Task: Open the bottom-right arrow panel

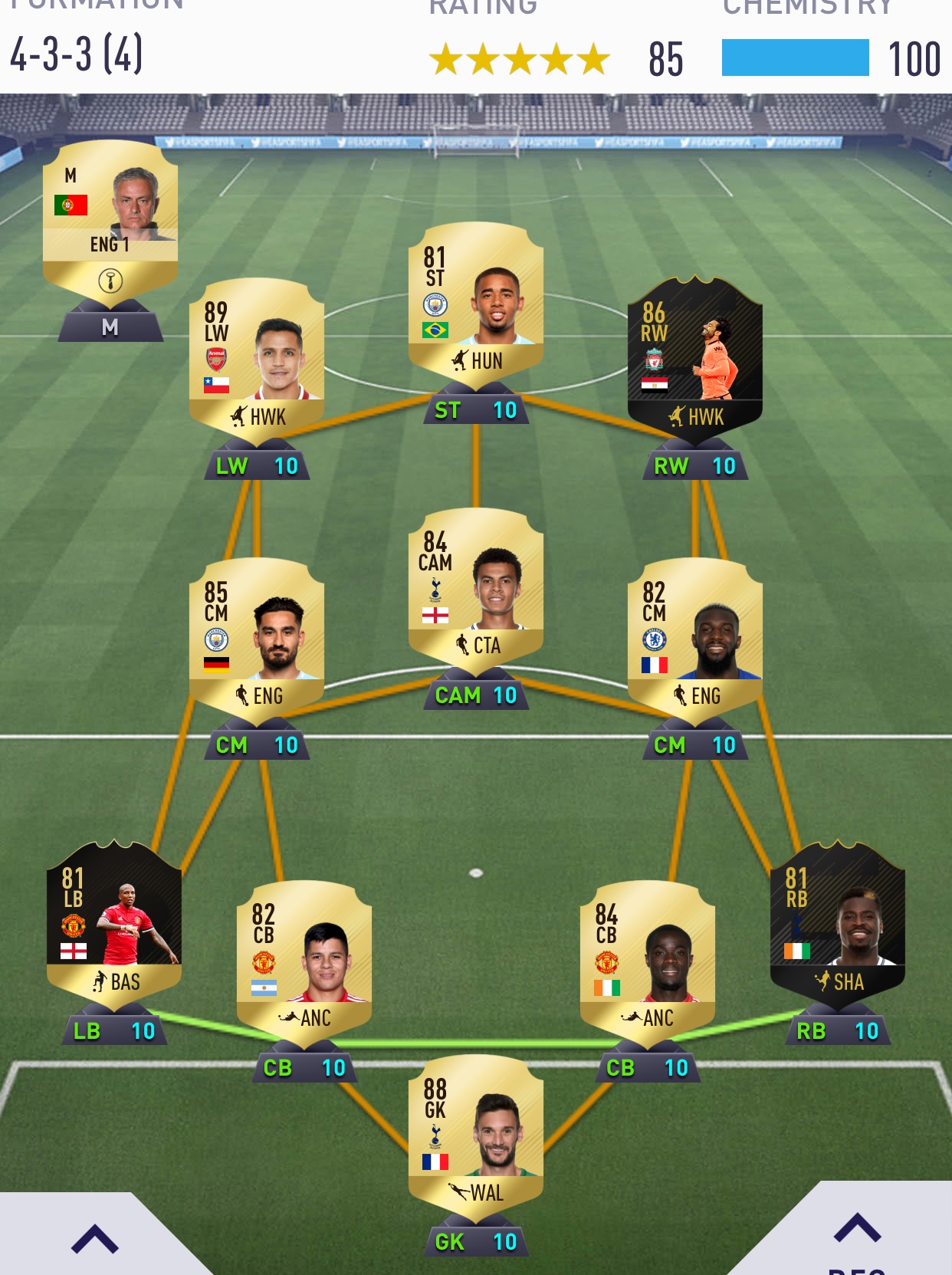Action: coord(857,1231)
